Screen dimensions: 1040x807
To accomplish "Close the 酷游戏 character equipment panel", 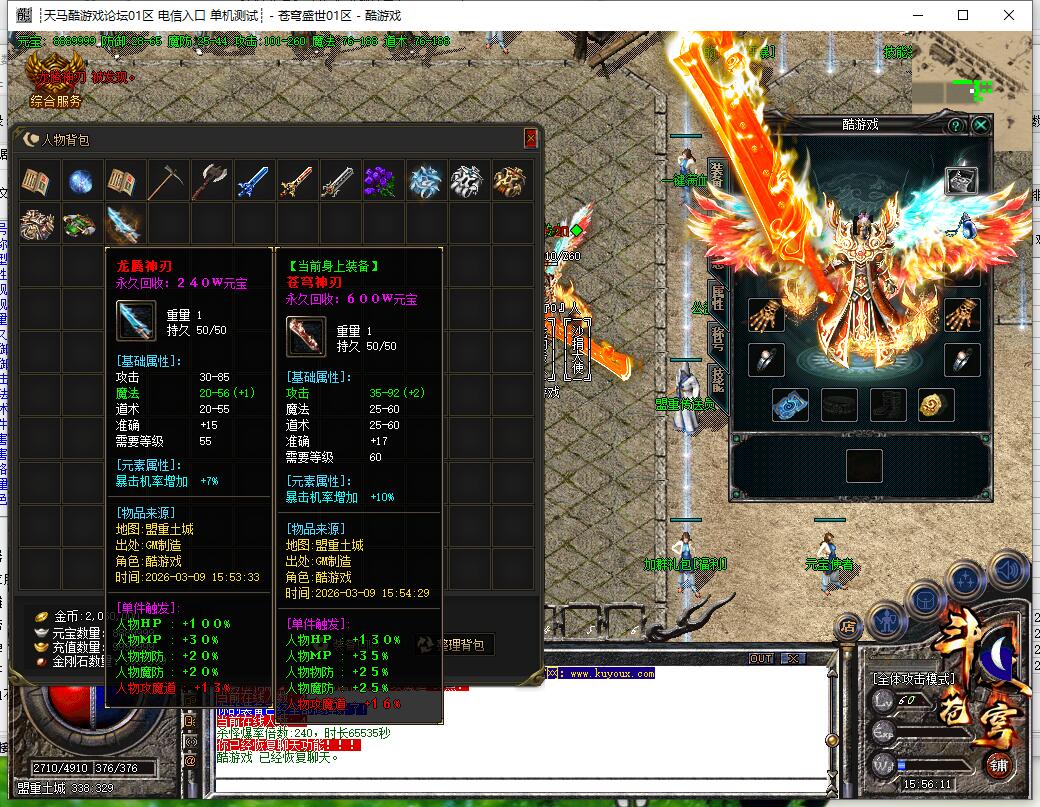I will tap(981, 125).
